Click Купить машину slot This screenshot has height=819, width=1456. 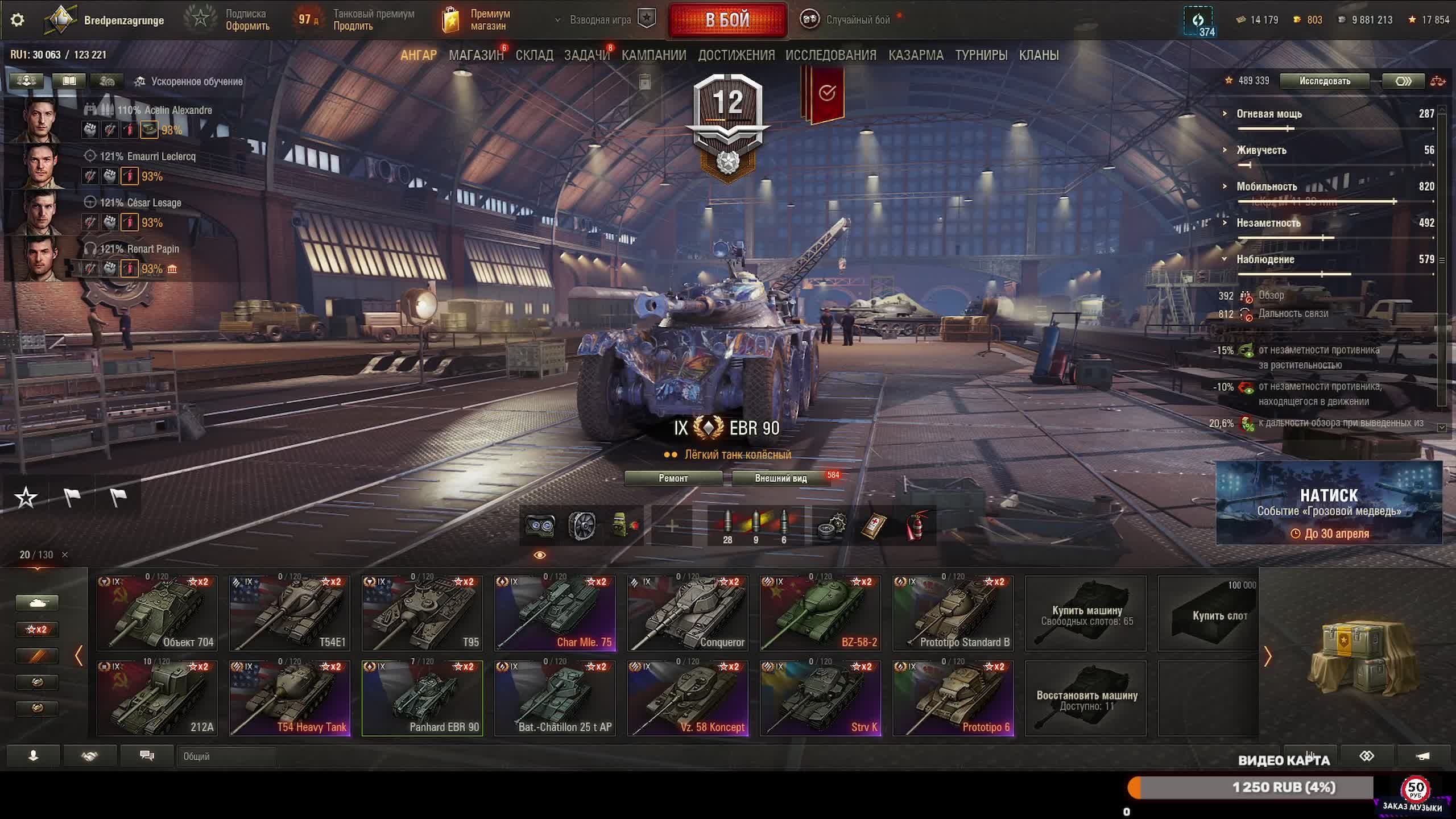click(x=1086, y=613)
